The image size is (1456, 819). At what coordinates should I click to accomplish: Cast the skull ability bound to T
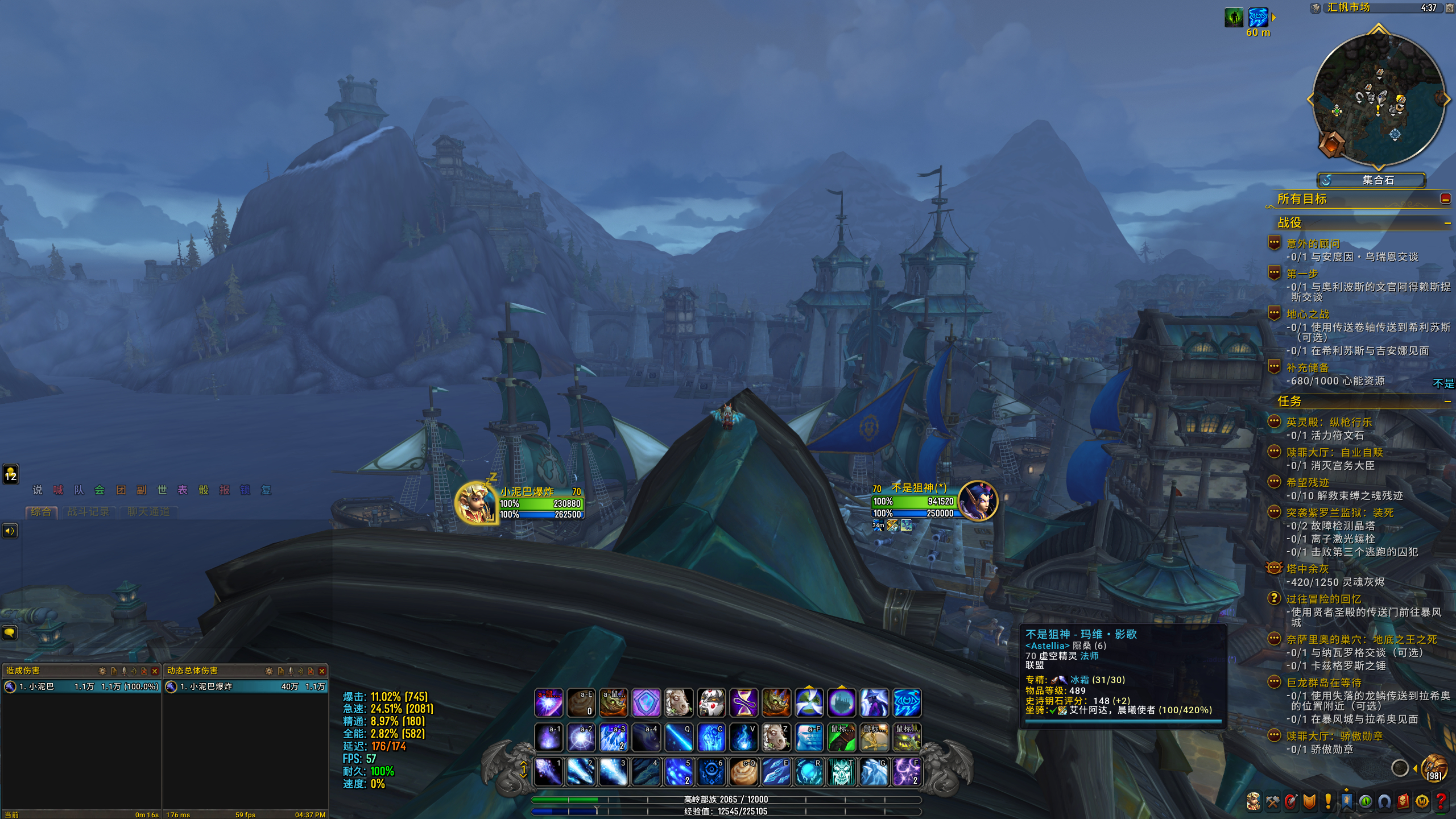[841, 772]
